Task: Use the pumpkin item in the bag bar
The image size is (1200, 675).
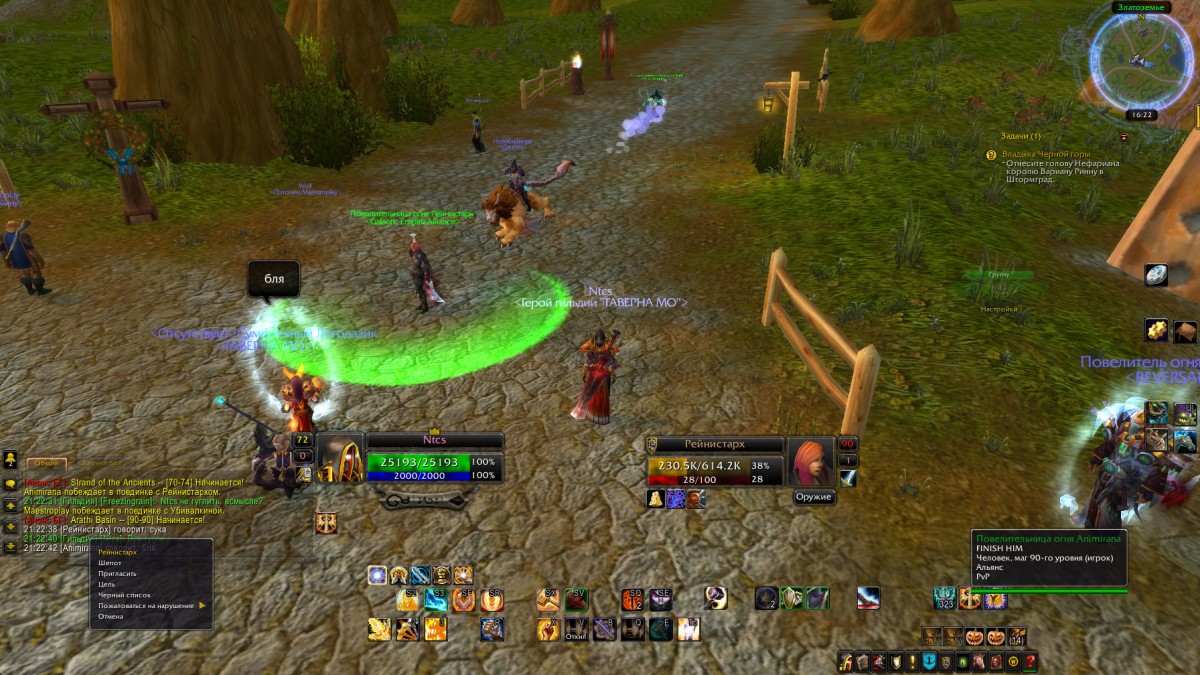Action: pos(975,636)
